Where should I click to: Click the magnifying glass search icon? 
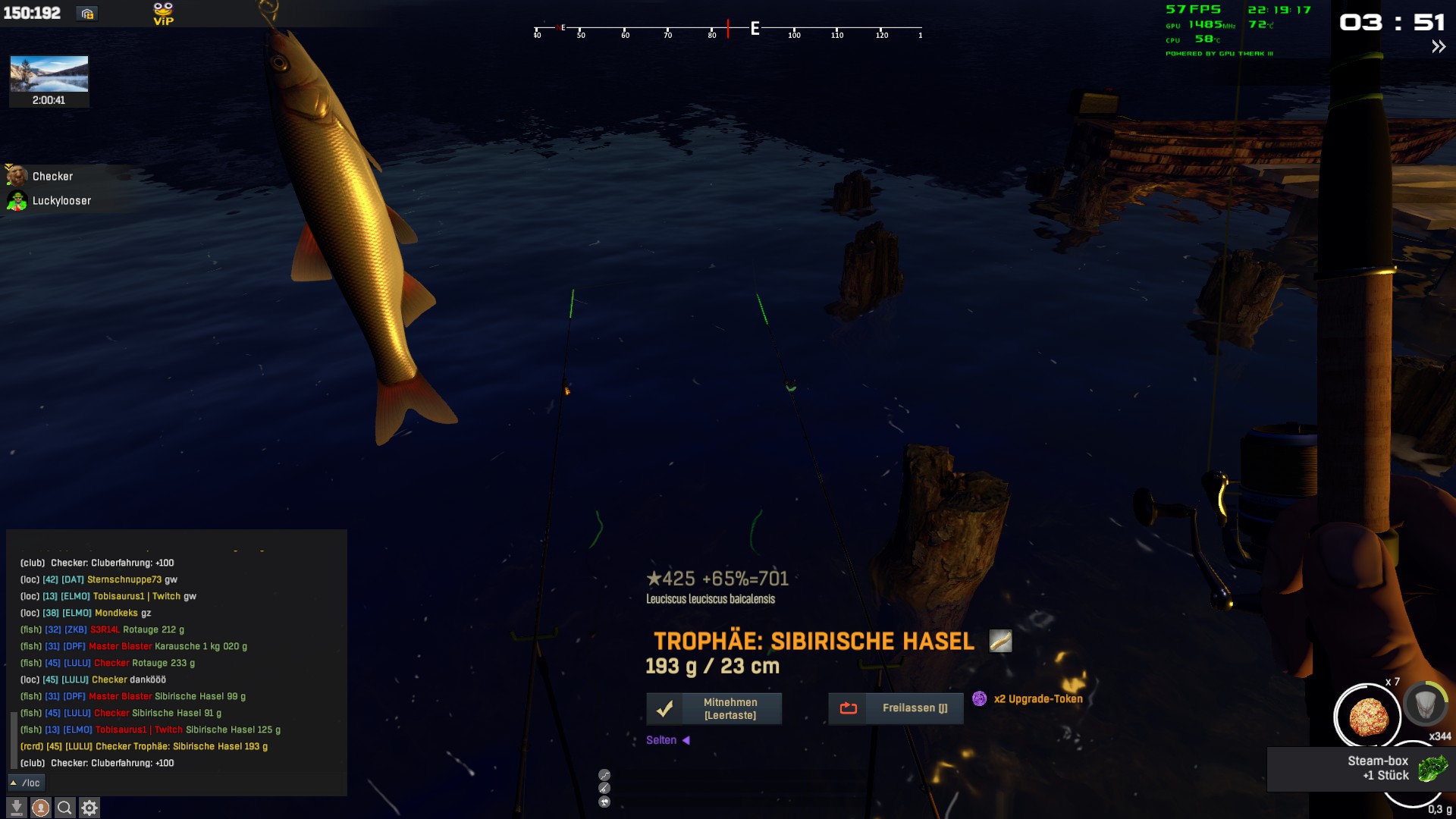tap(65, 808)
